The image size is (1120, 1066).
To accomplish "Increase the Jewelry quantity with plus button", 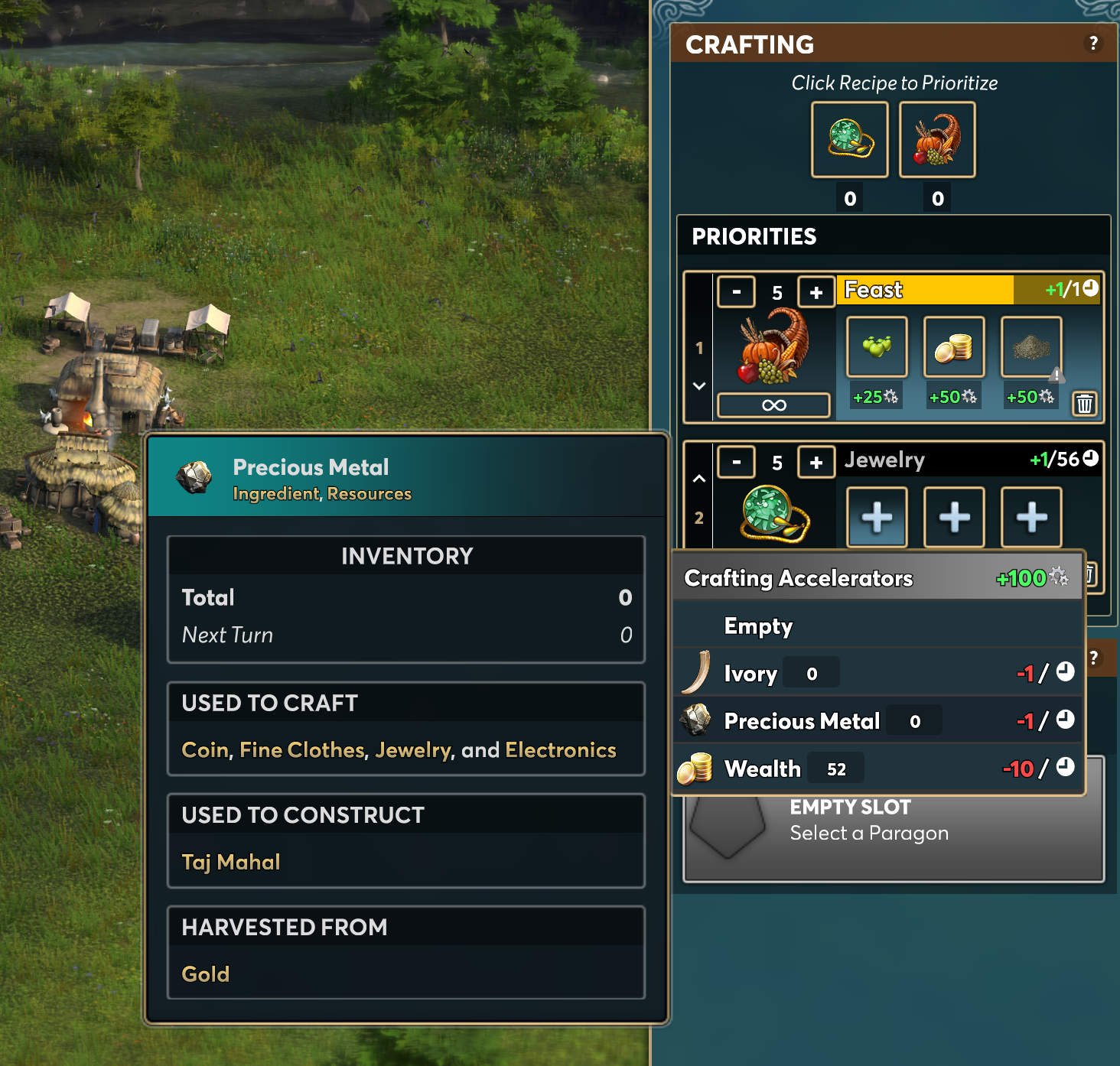I will coord(816,462).
